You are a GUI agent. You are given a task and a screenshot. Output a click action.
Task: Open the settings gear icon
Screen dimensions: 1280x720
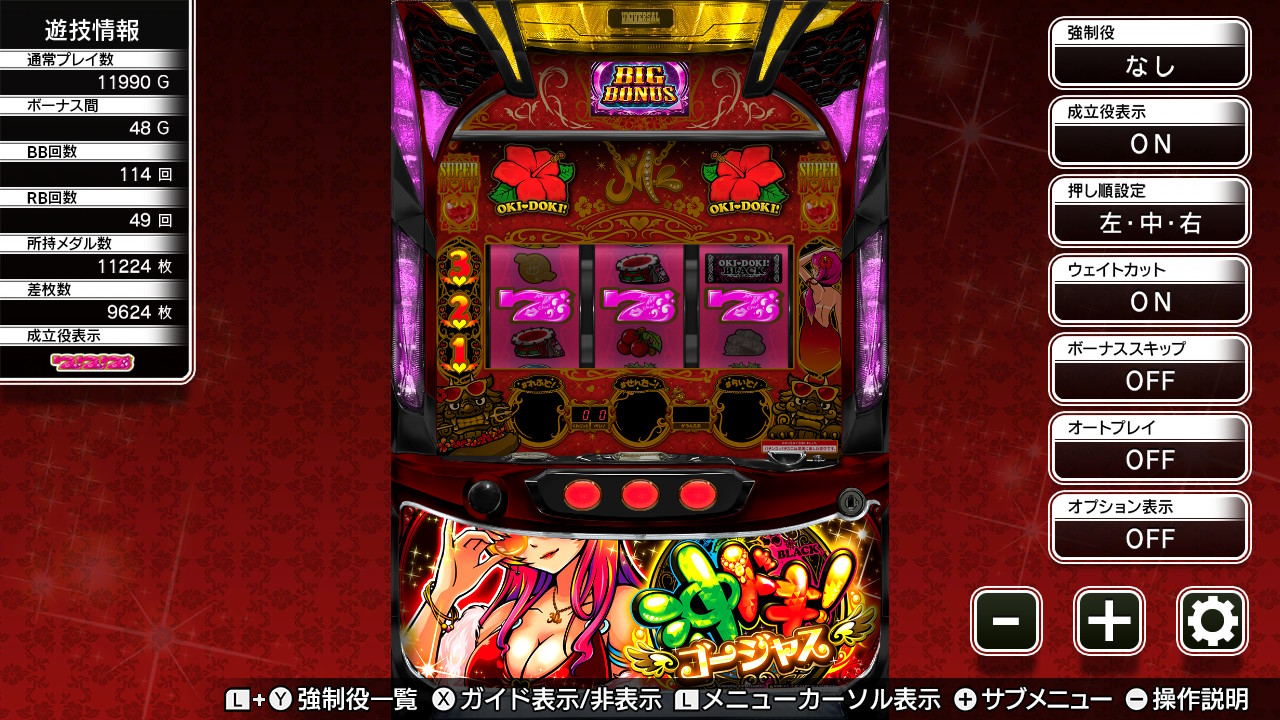[1212, 620]
